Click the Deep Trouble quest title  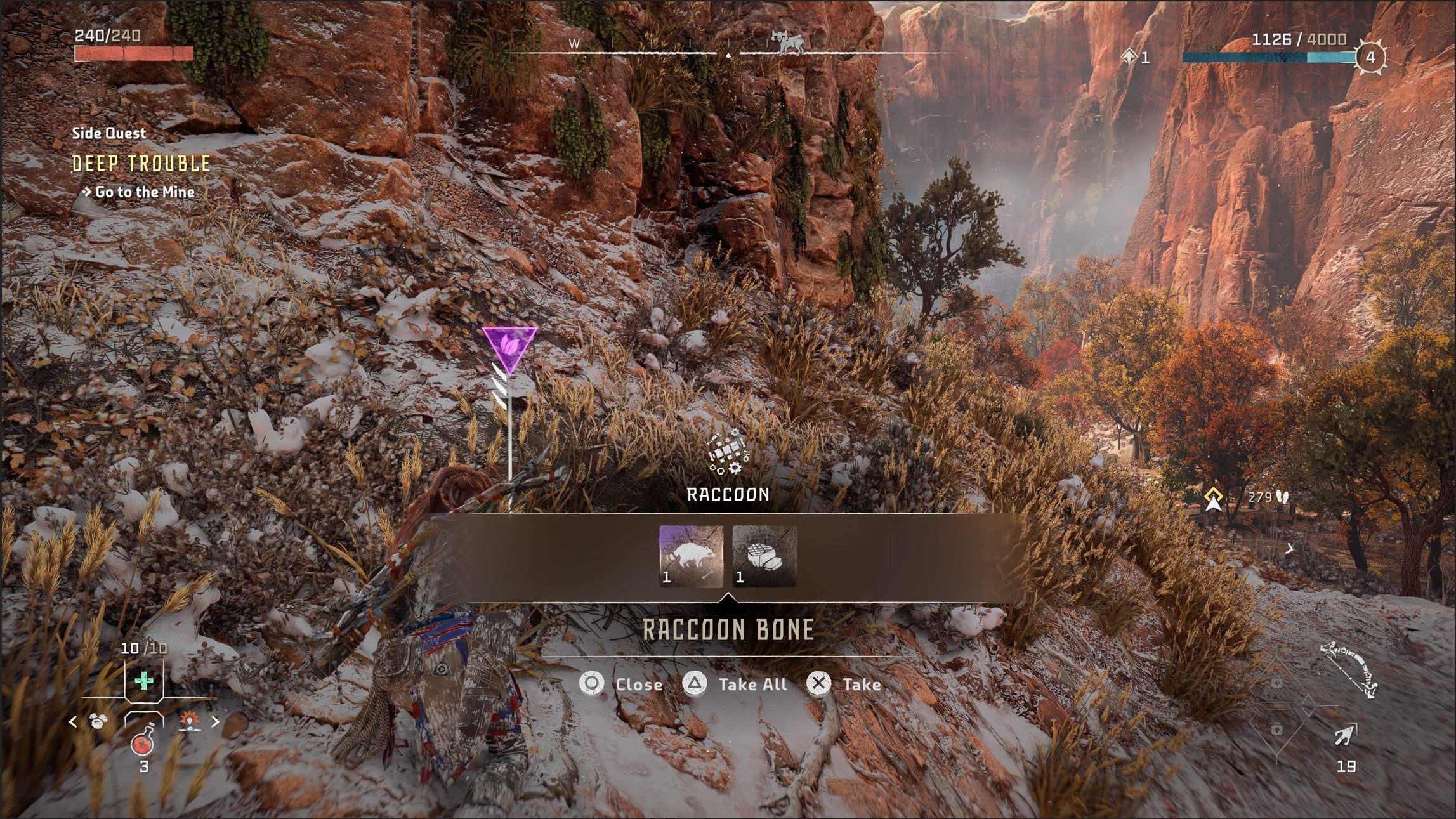(x=141, y=164)
